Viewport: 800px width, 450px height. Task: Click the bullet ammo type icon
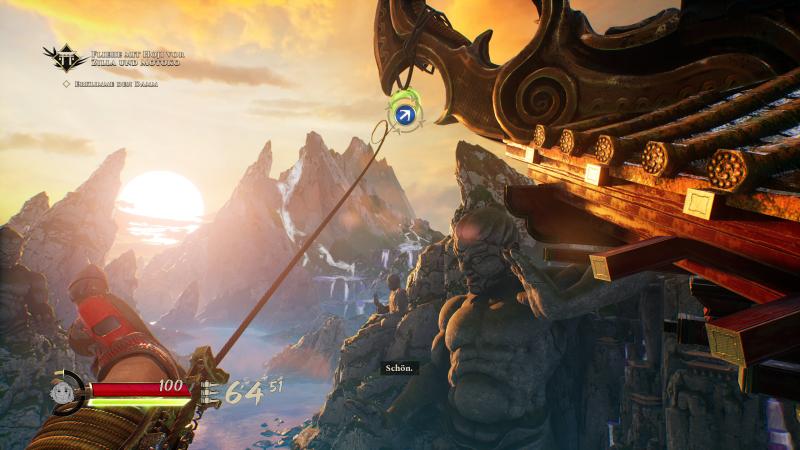210,392
